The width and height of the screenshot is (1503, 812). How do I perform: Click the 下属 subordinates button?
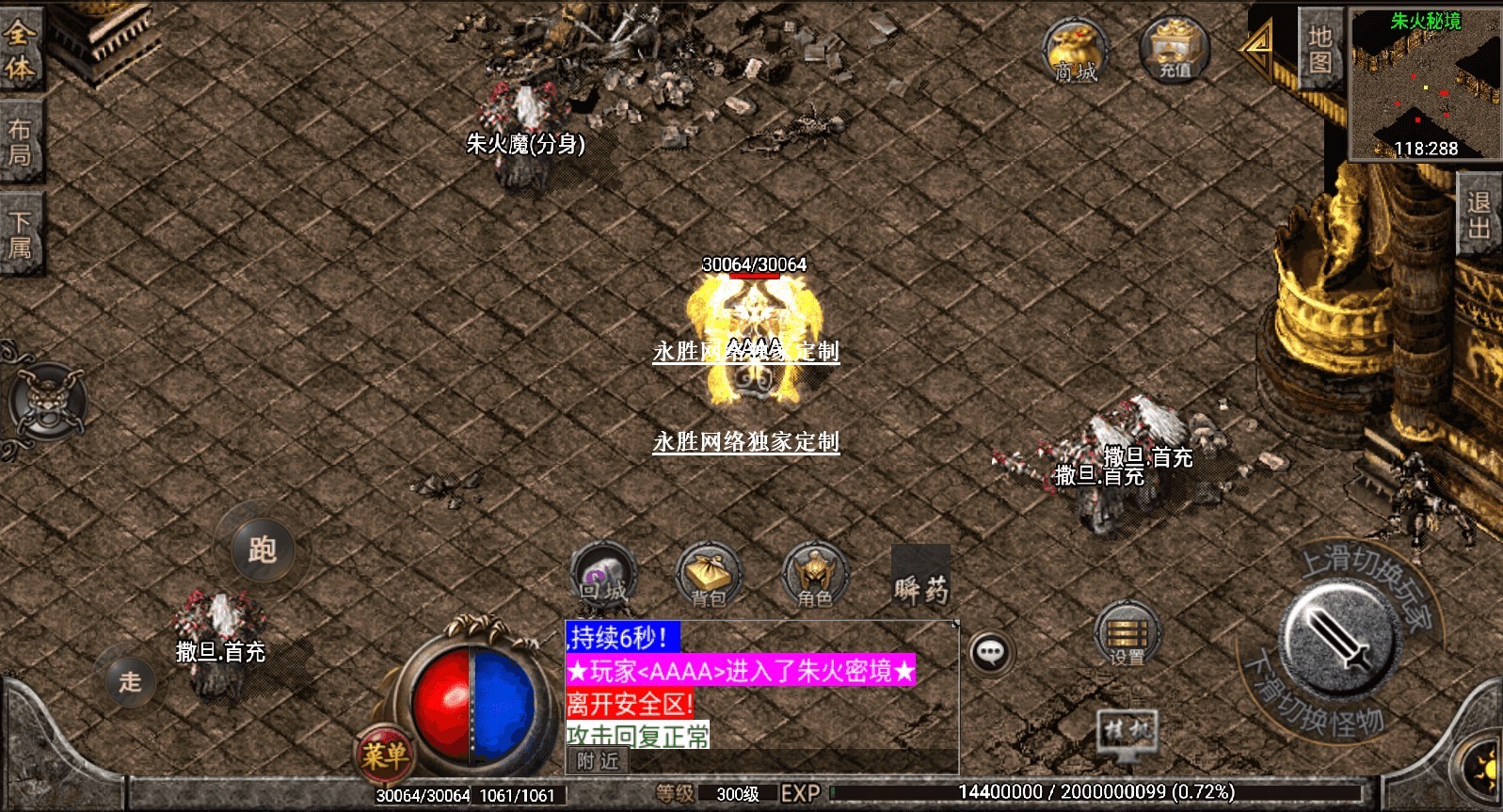(20, 234)
